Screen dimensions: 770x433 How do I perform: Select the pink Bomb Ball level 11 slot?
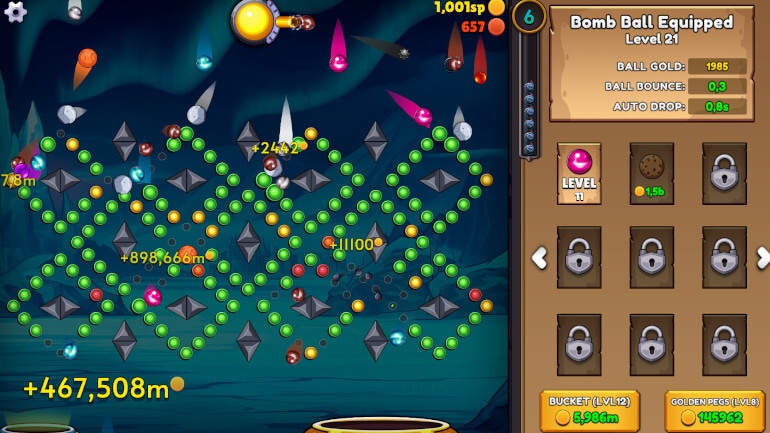tap(579, 172)
